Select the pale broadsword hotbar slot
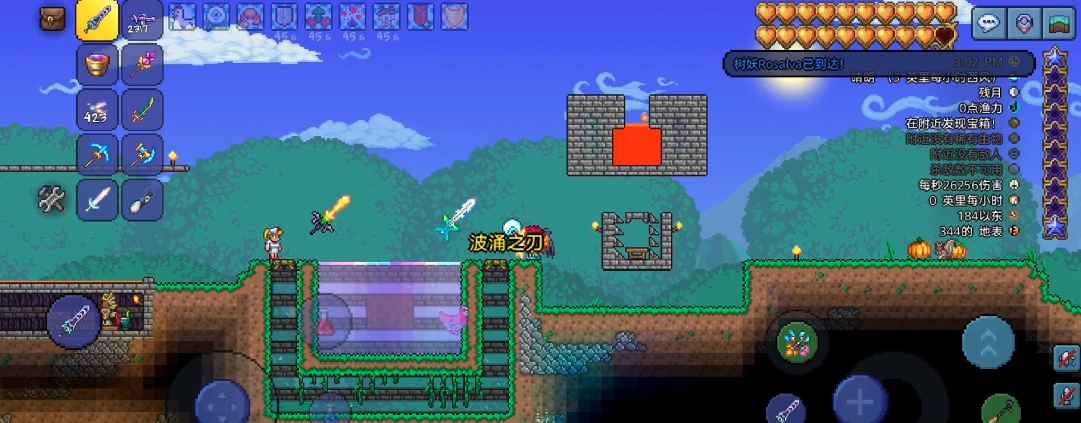The width and height of the screenshot is (1081, 423). (97, 200)
